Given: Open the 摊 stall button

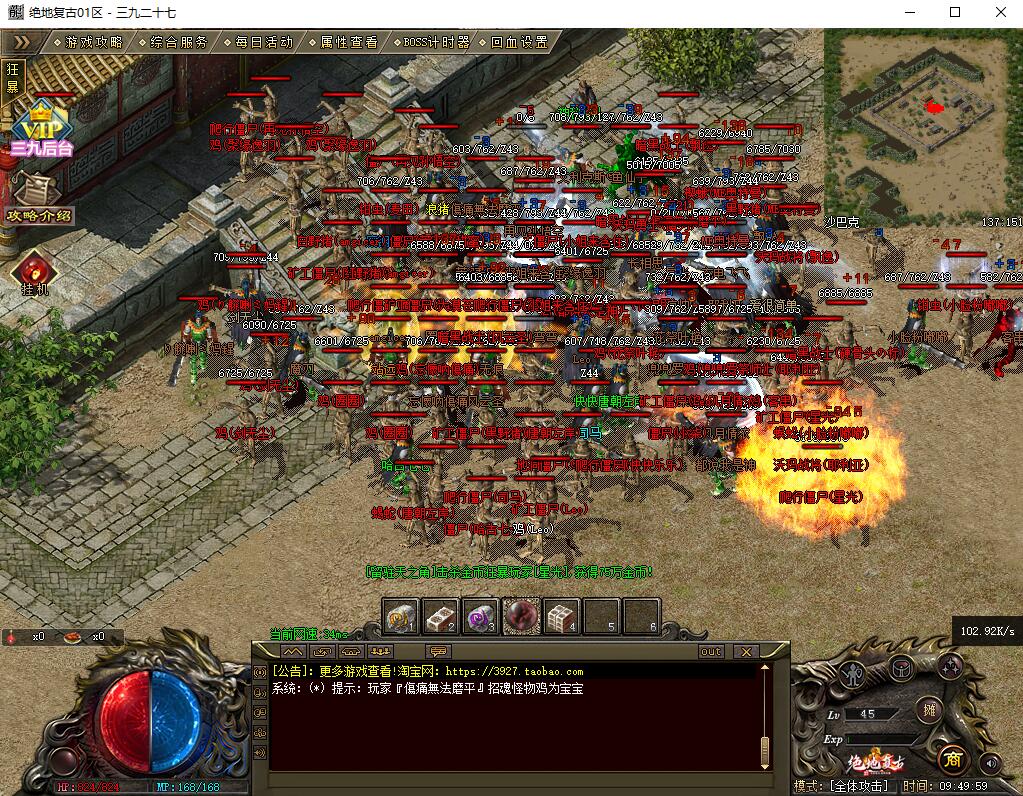Looking at the screenshot, I should (x=927, y=708).
